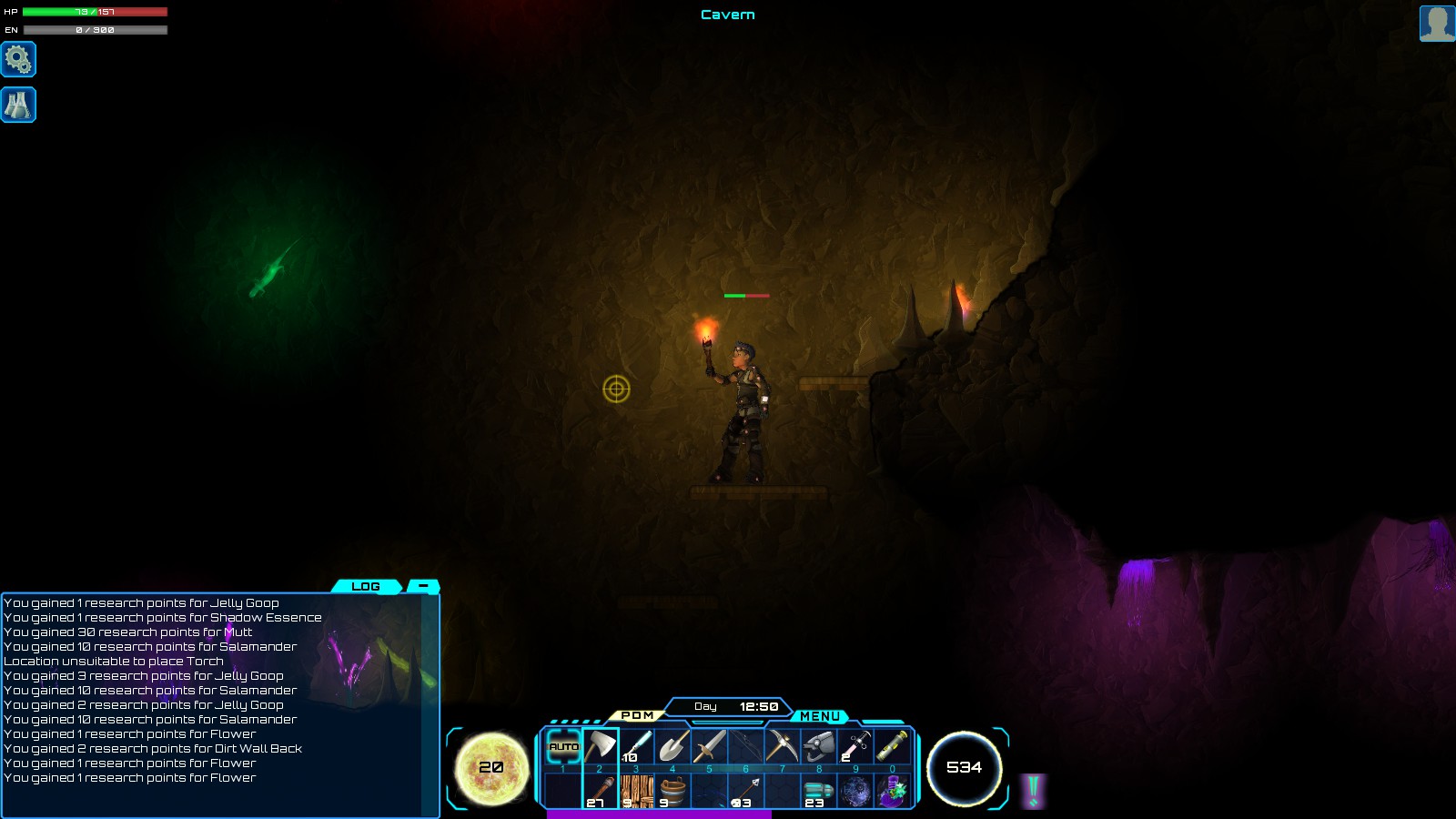This screenshot has height=819, width=1456.
Task: Select the LOG tab header
Action: [366, 586]
